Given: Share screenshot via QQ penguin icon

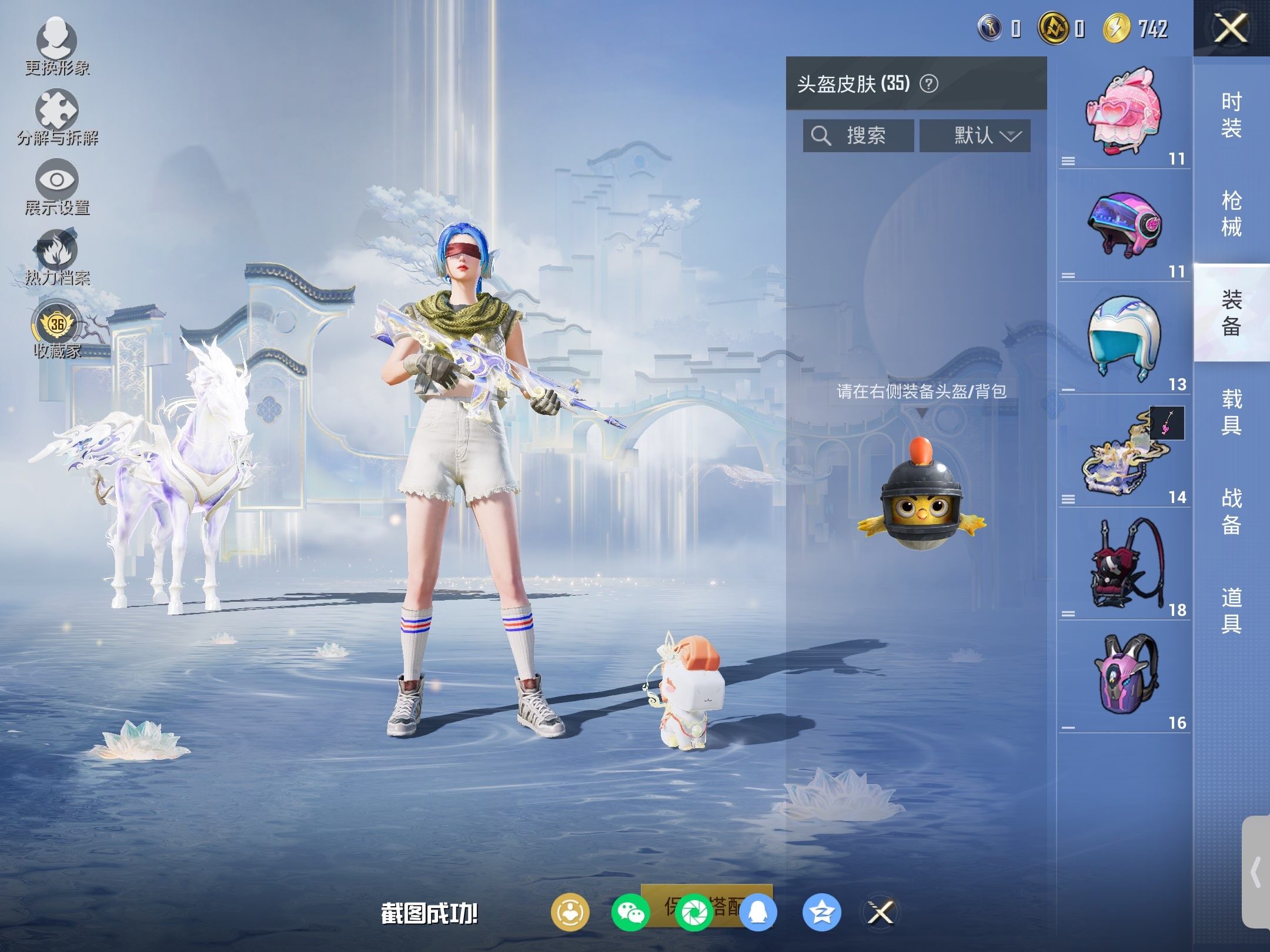Looking at the screenshot, I should pos(758,913).
